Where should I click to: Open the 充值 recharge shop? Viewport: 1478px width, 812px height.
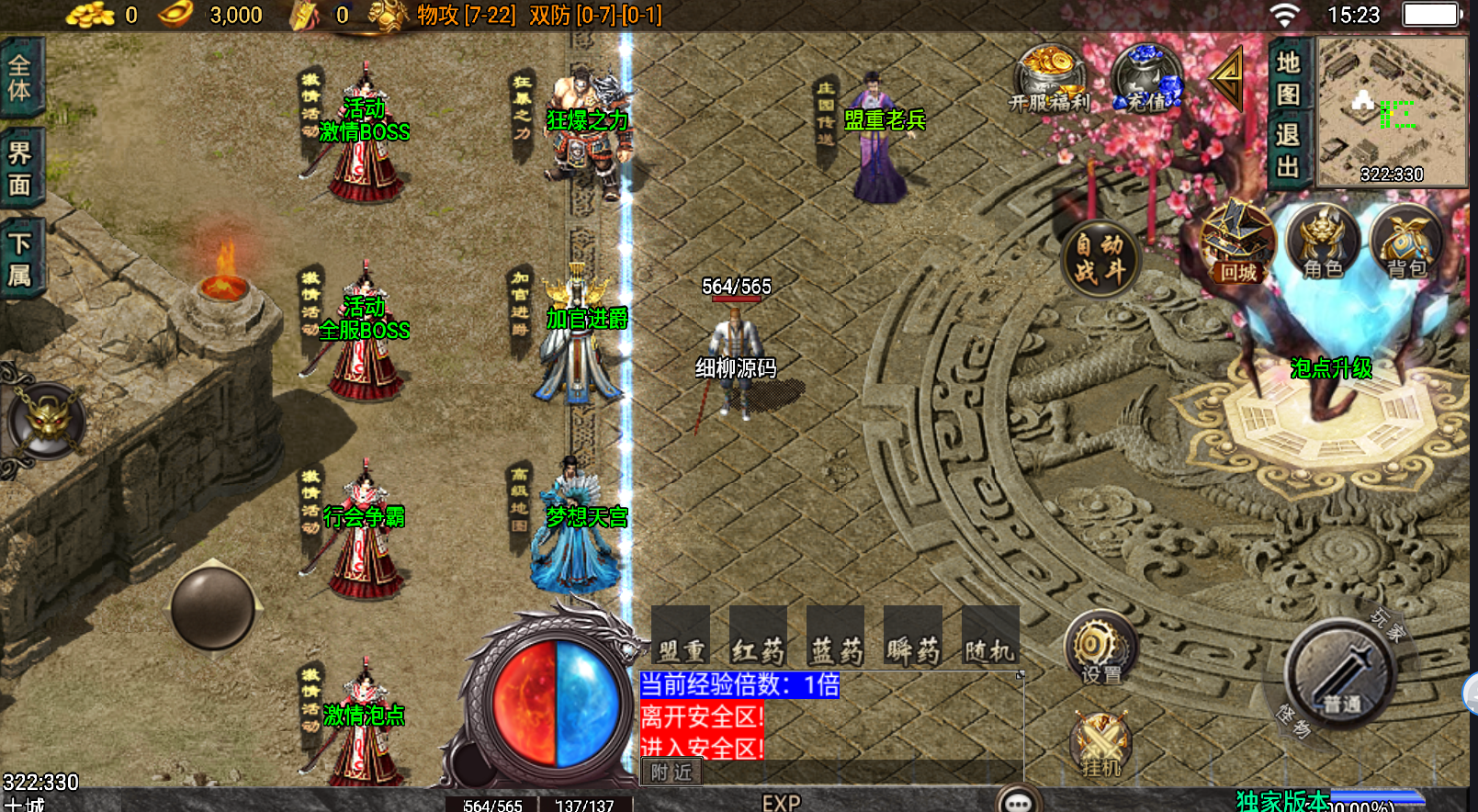[1146, 77]
